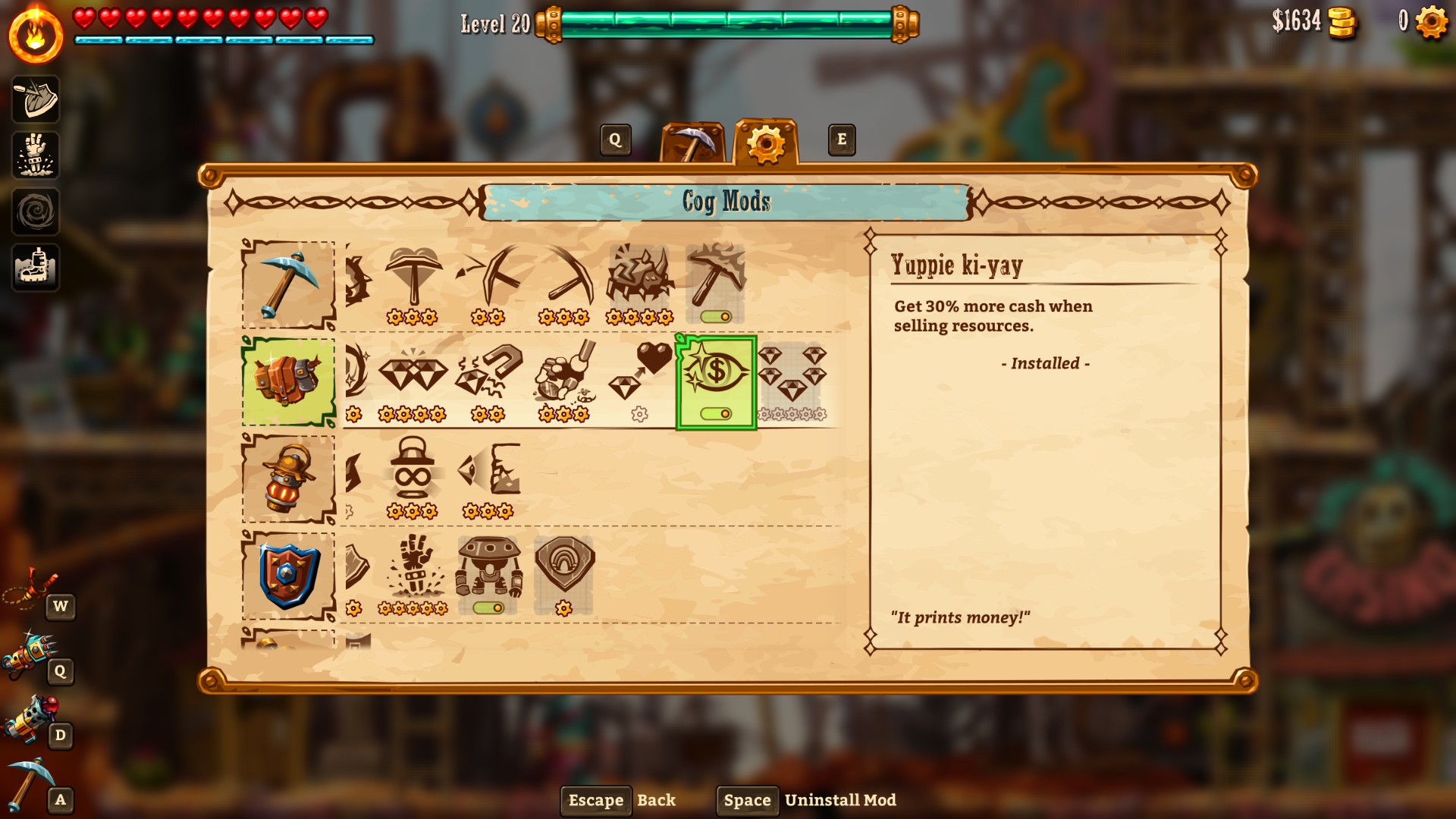Open the Q tab on the upgrade screen
This screenshot has height=819, width=1456.
tap(614, 140)
